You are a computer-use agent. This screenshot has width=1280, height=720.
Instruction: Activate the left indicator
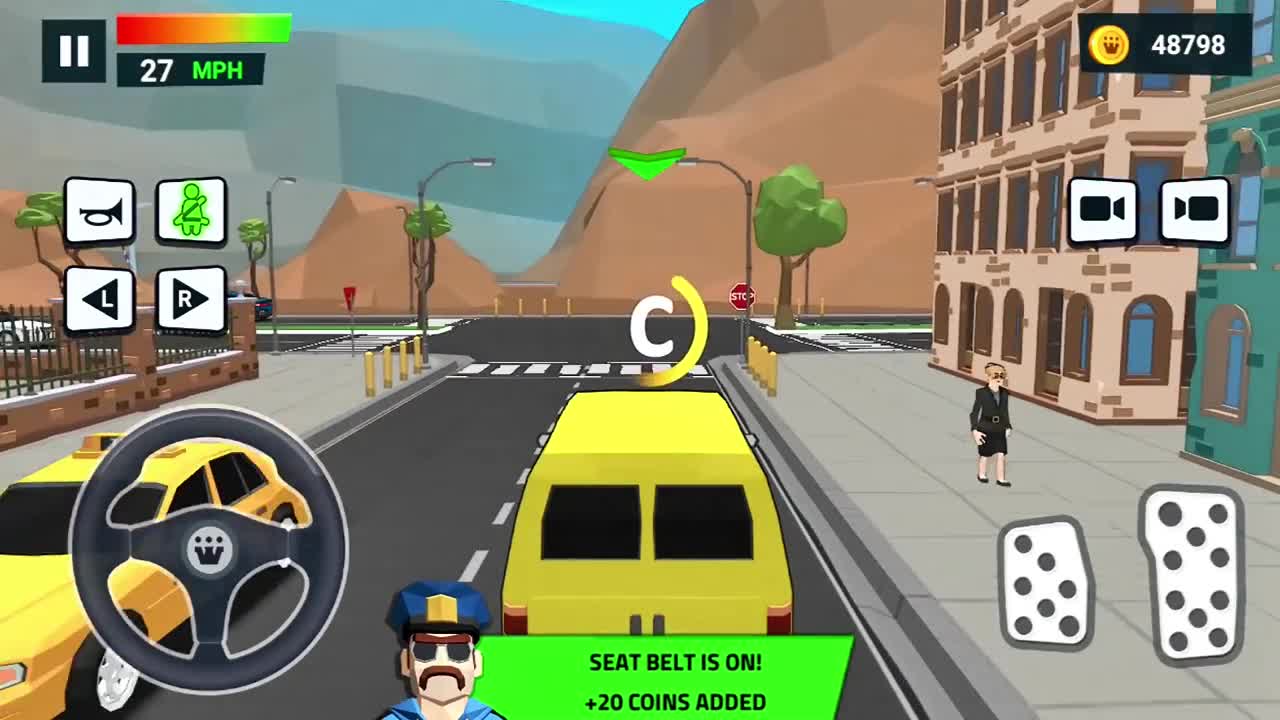[x=100, y=298]
